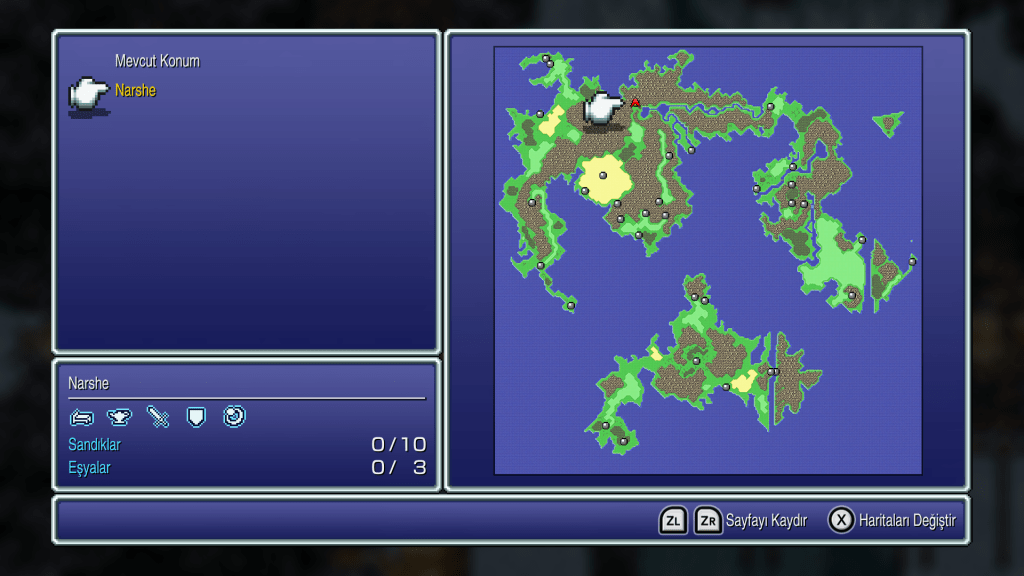Choose the item shop icon
The image size is (1024, 576).
tap(119, 417)
